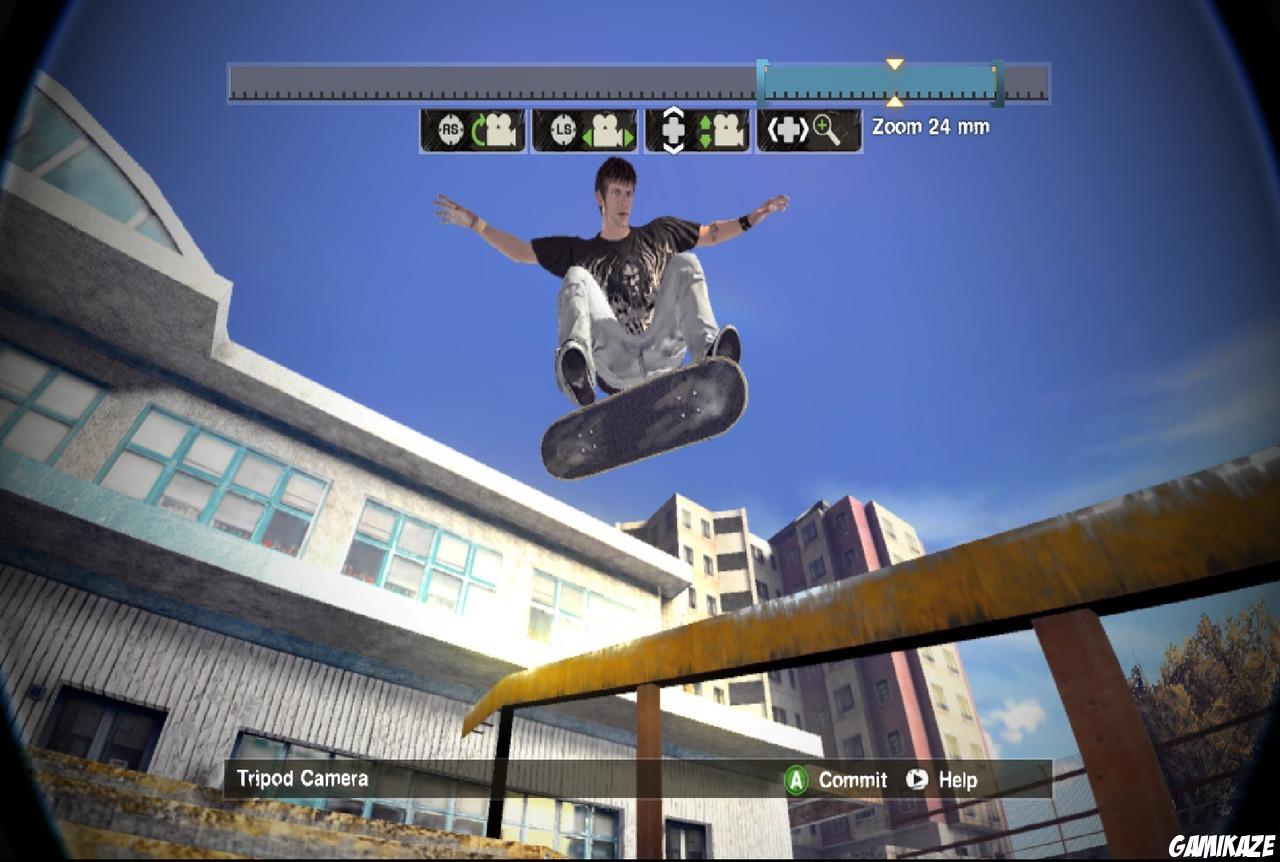
Task: Click the Tripod Camera mode label
Action: click(x=300, y=778)
